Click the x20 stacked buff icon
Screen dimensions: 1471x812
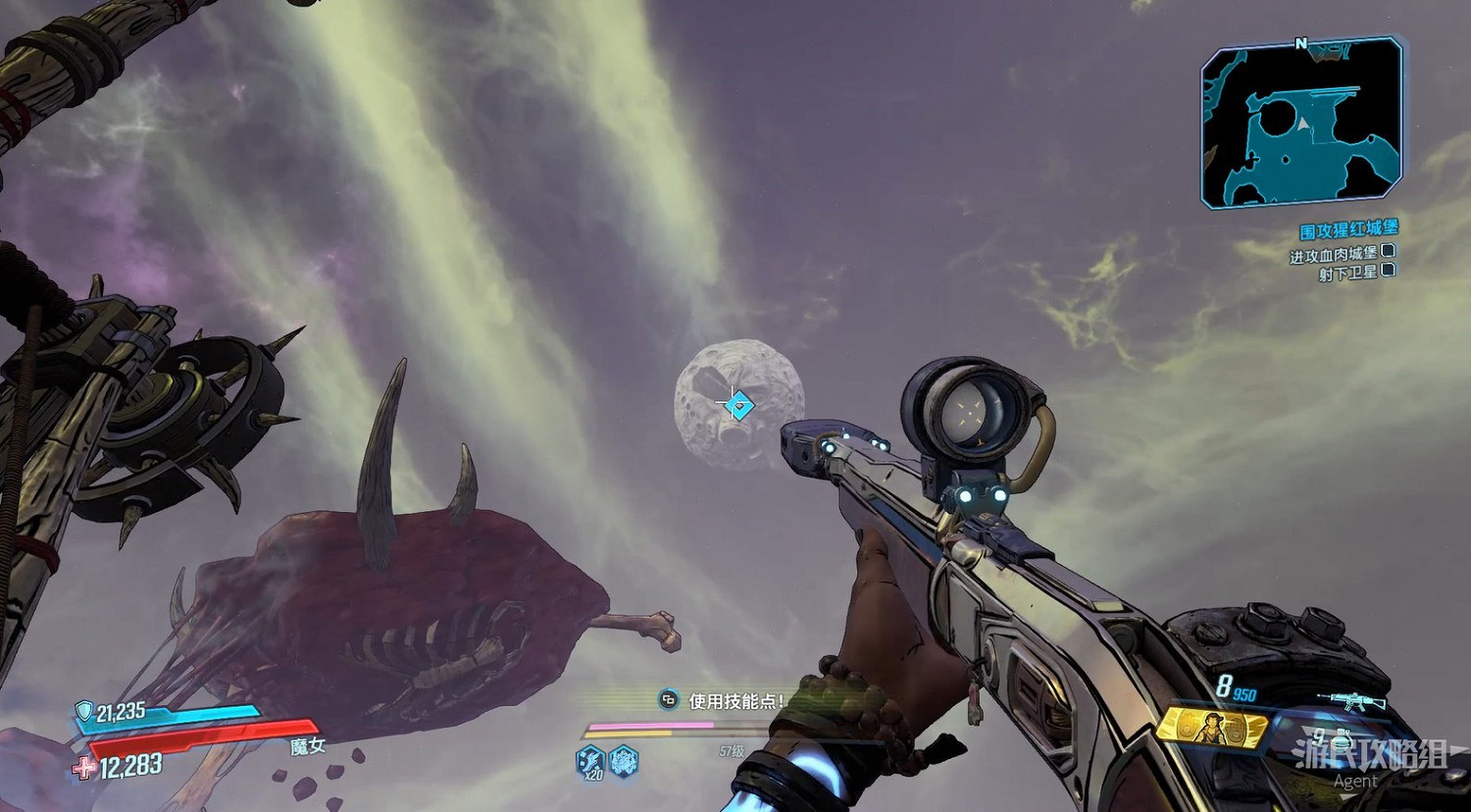590,761
